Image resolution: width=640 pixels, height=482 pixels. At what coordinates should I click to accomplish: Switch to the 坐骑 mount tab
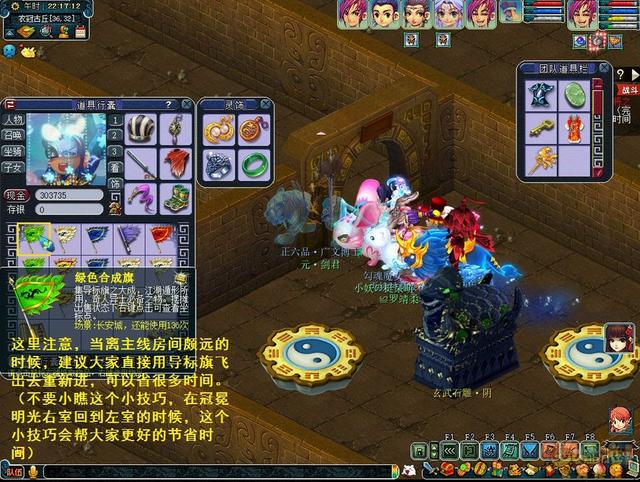13,152
